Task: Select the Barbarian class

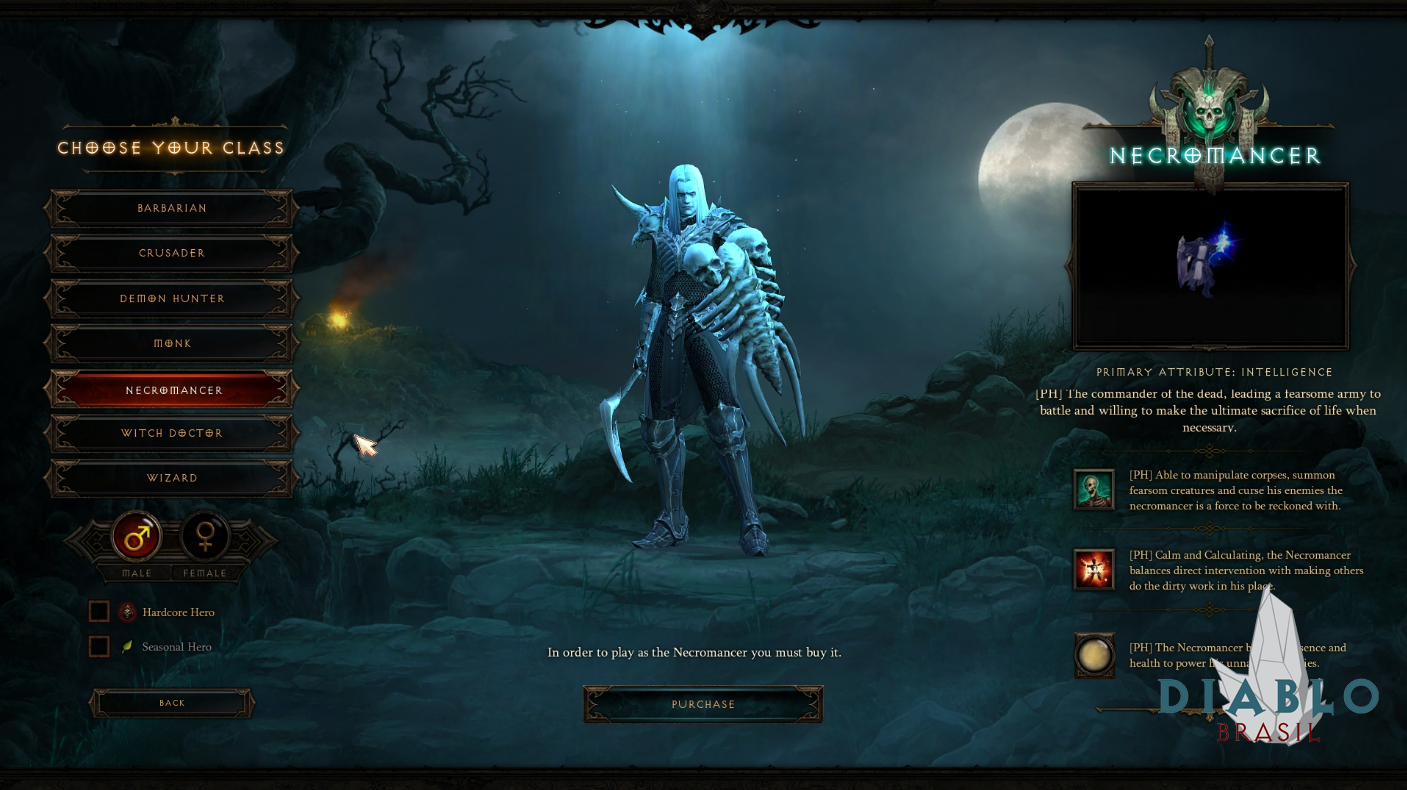Action: (172, 209)
